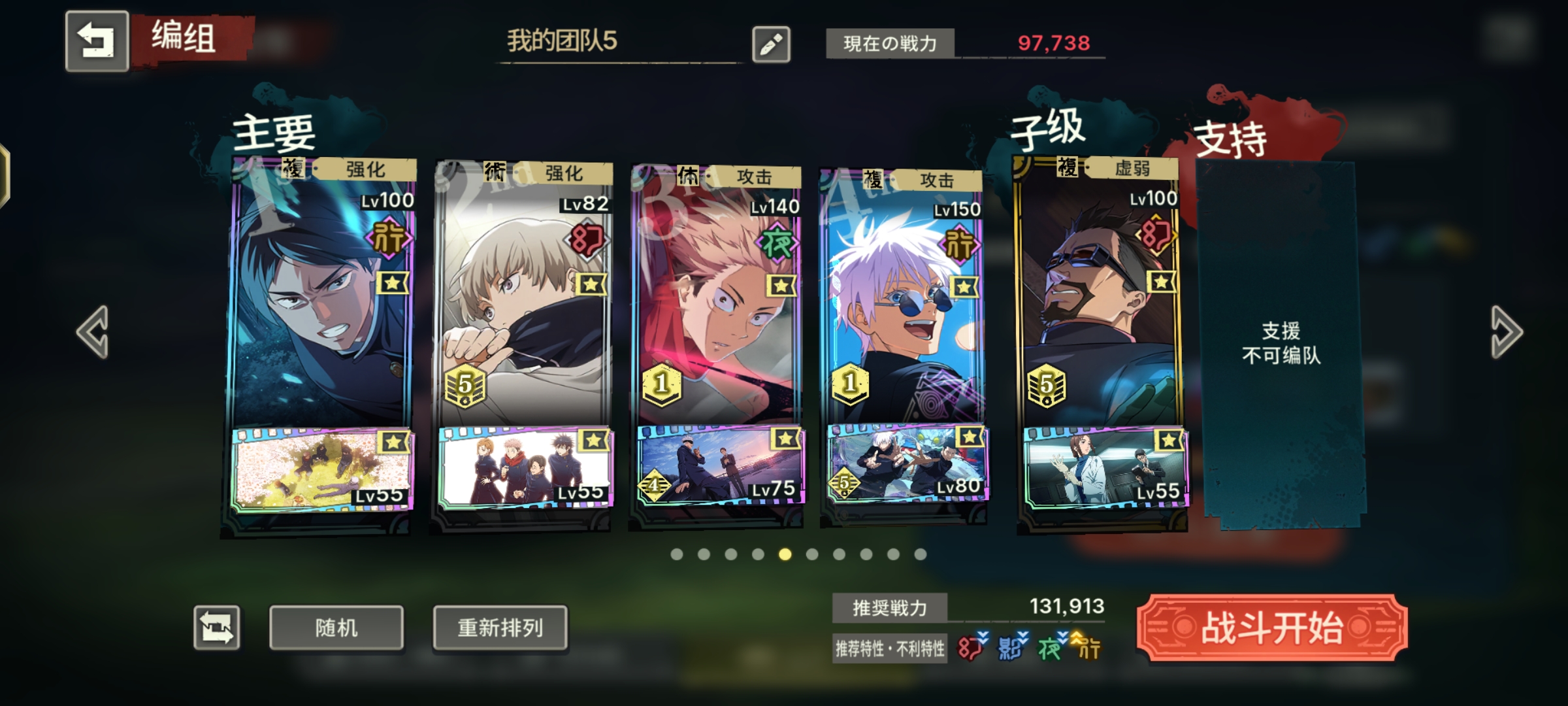Tap the pencil icon to rename the team
The image size is (1568, 706).
coord(772,43)
